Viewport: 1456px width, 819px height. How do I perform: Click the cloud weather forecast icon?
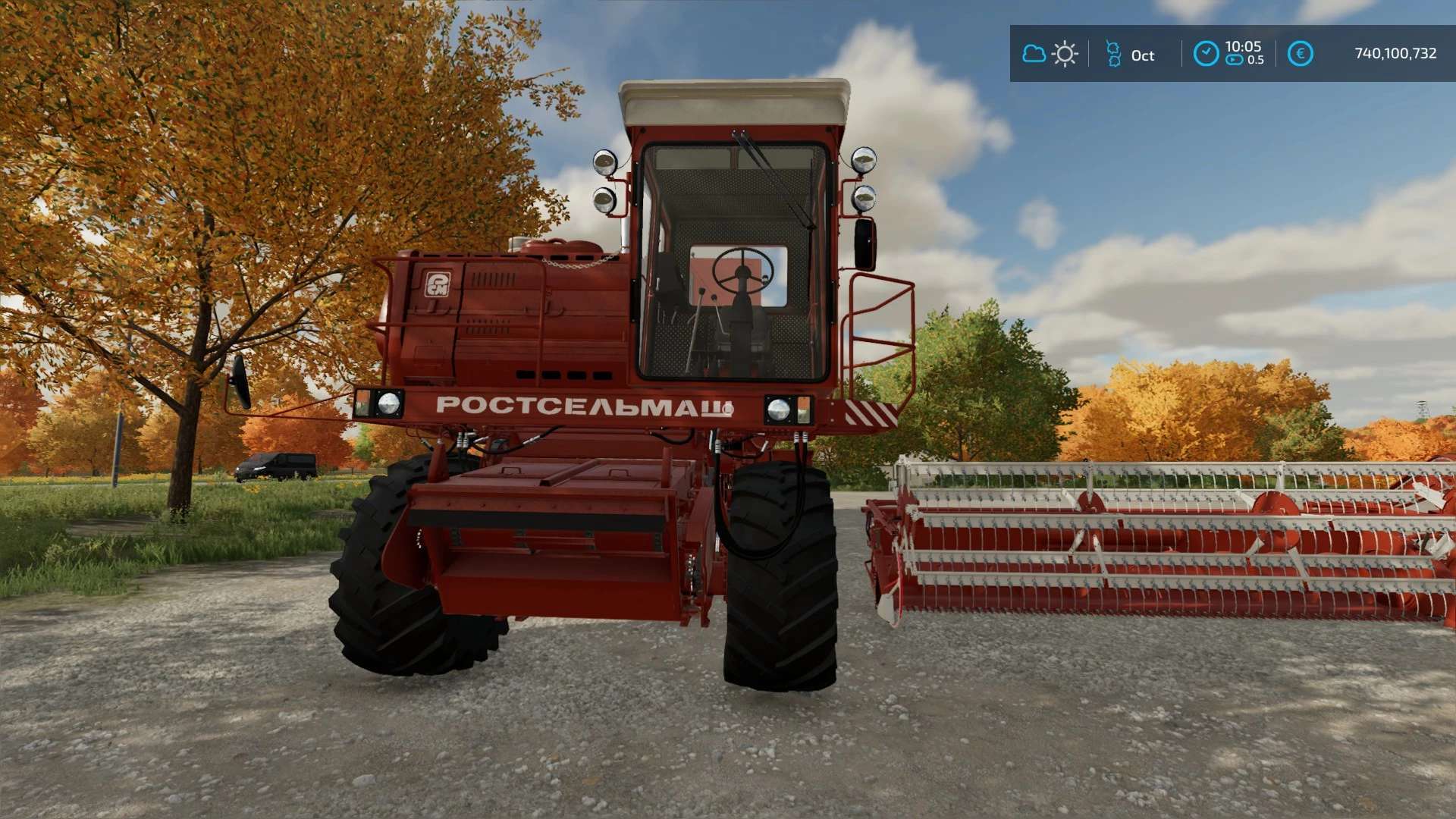1034,54
